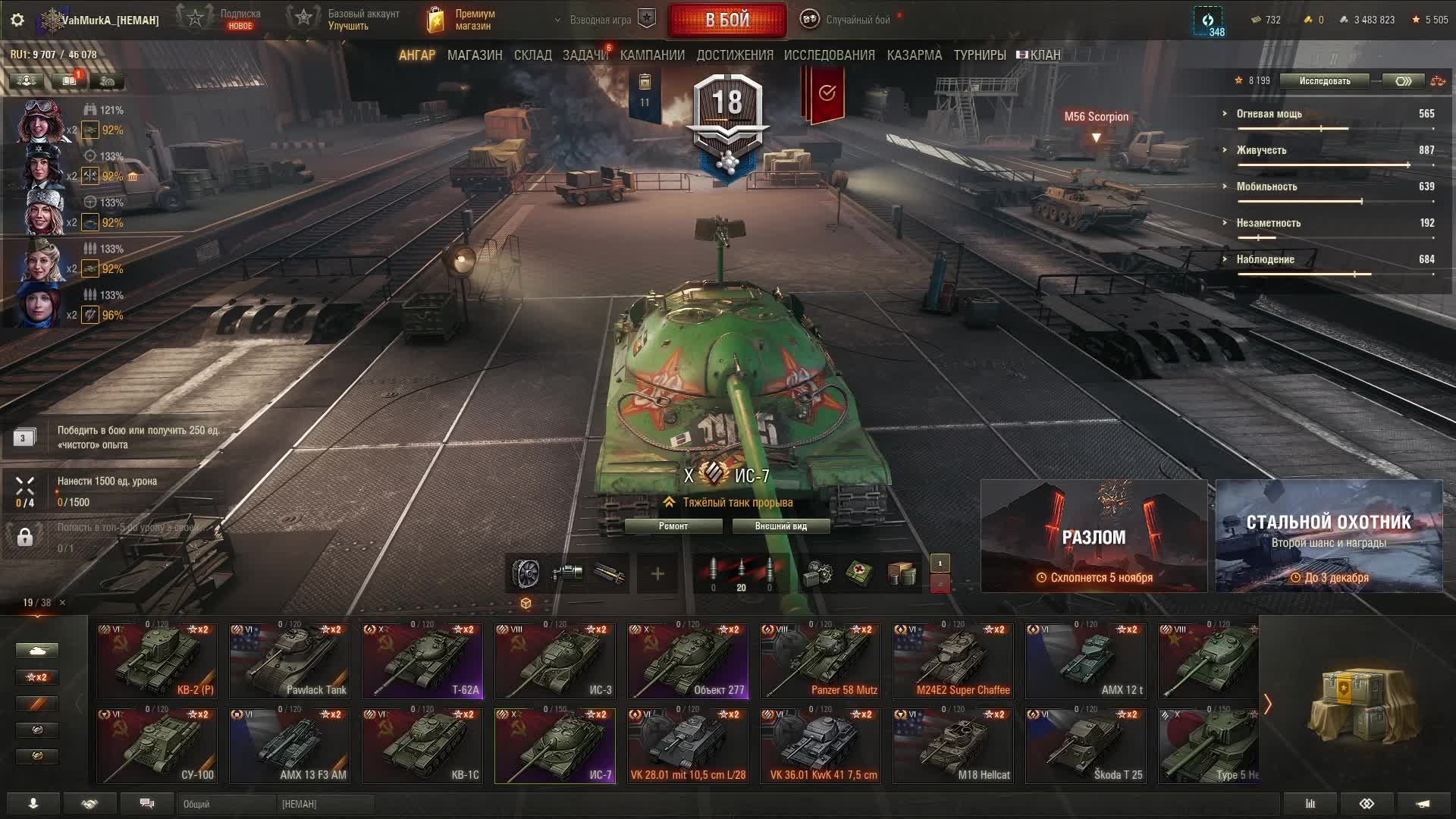Pick the KB-2 (Р) tank tile

(157, 661)
